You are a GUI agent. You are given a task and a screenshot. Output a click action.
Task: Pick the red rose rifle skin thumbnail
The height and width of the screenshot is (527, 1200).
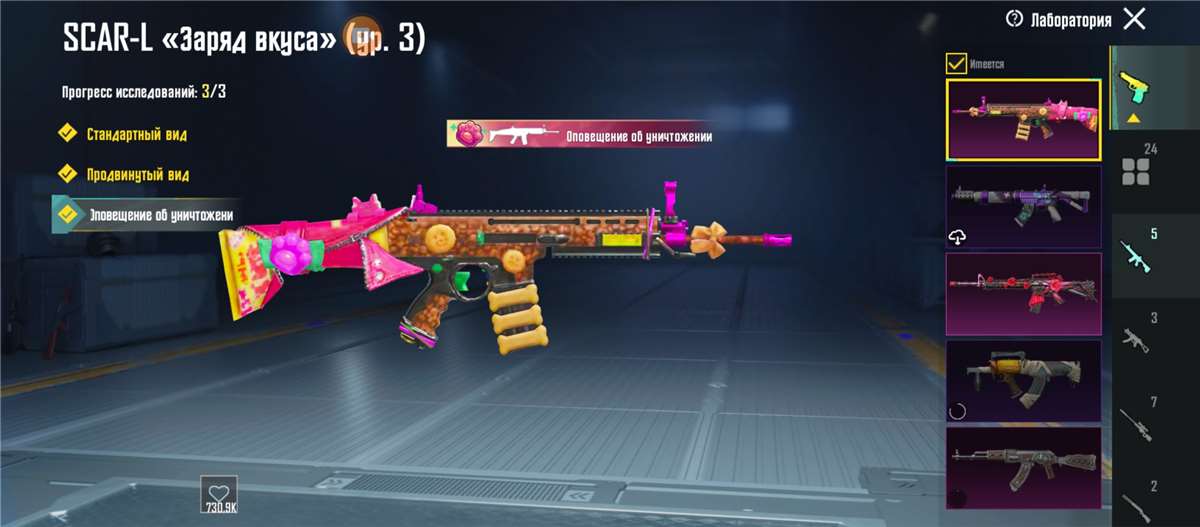pyautogui.click(x=1023, y=293)
